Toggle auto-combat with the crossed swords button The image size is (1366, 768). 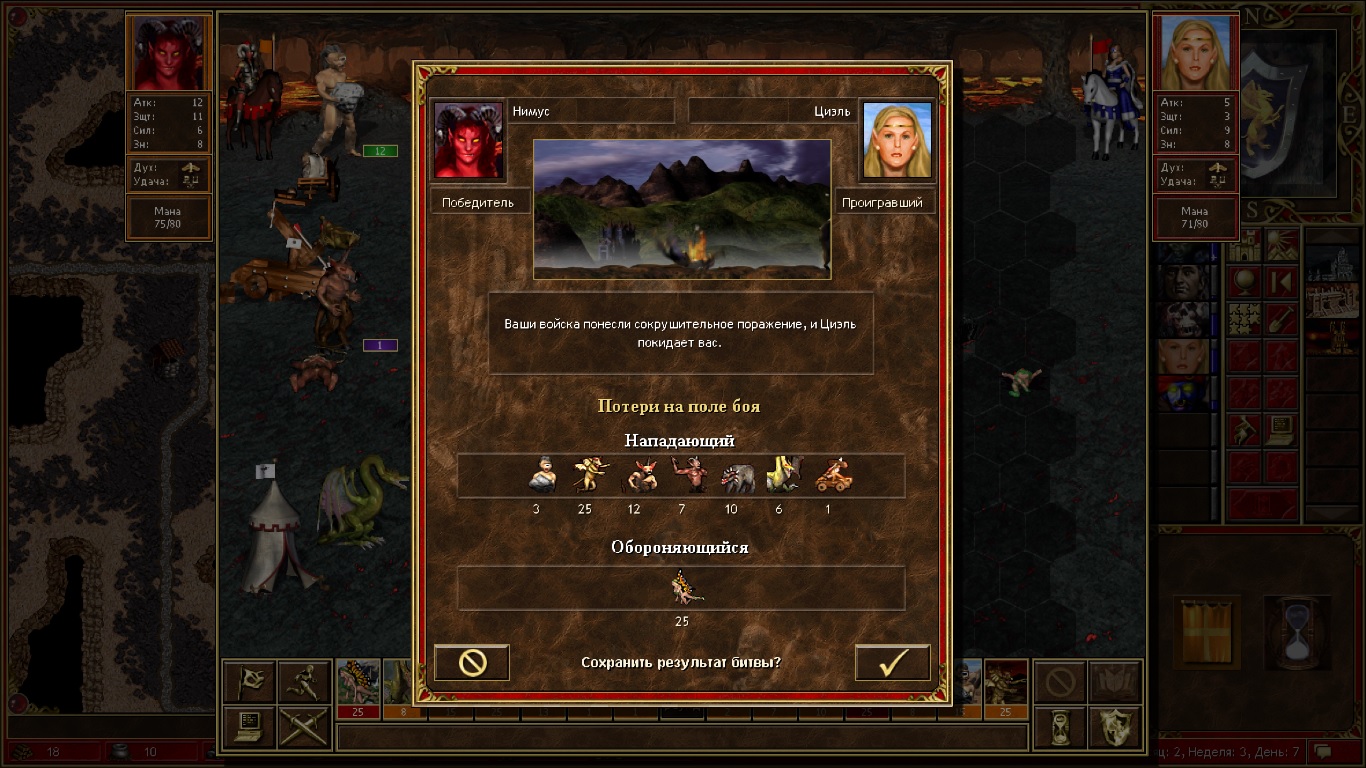[304, 727]
